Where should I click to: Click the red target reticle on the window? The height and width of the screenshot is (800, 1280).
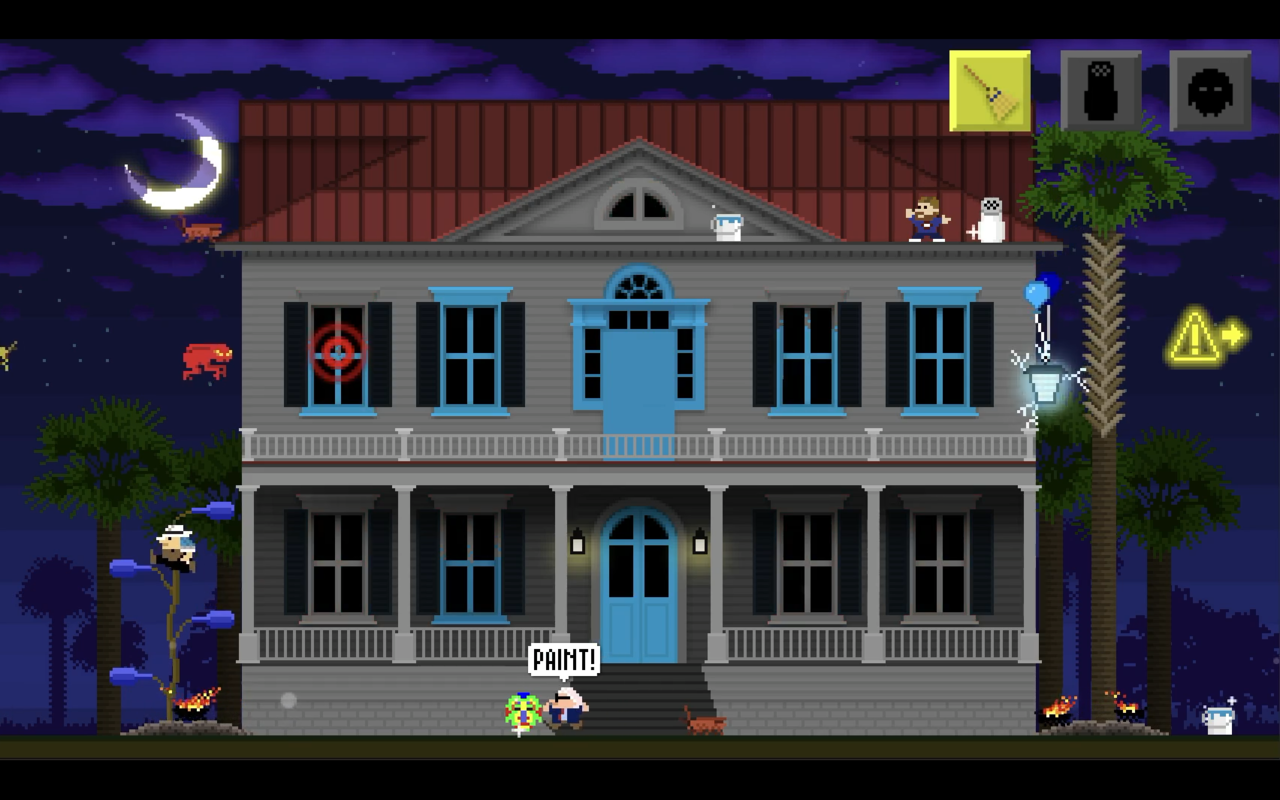click(x=340, y=352)
